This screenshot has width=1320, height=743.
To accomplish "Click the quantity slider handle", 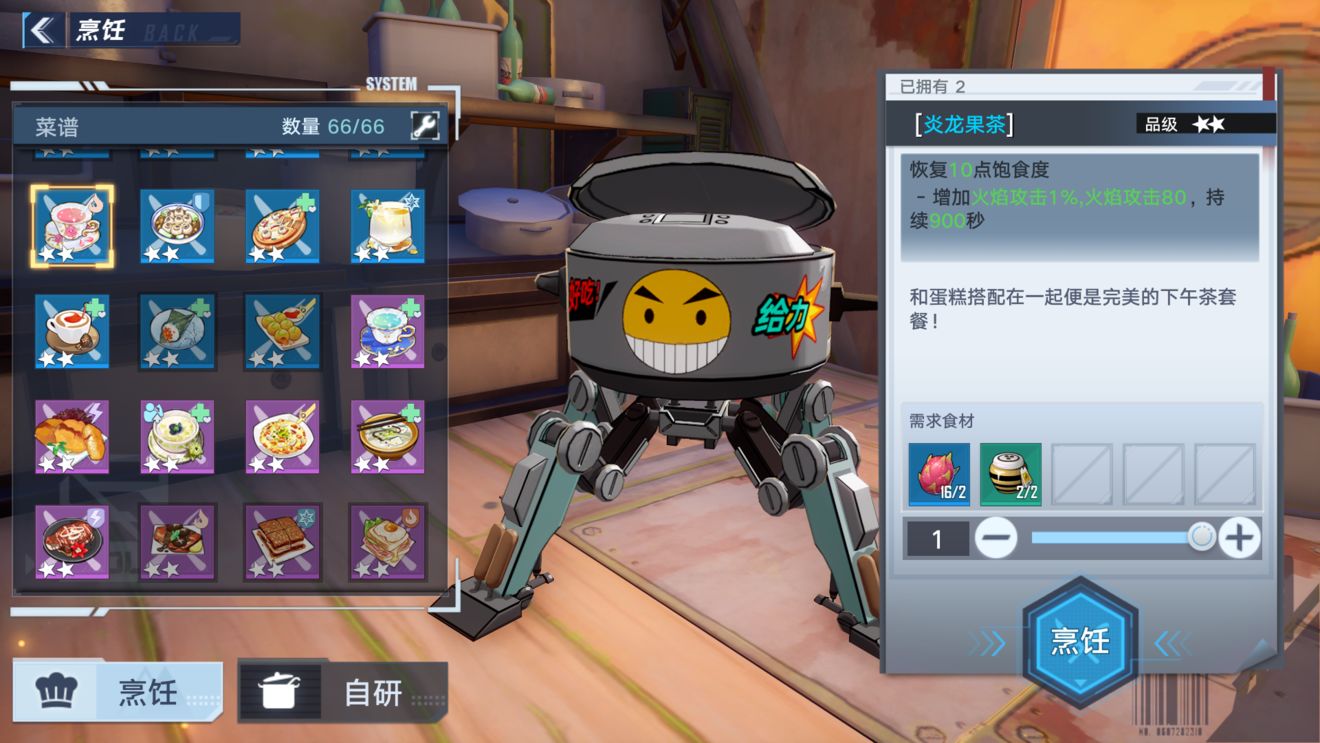I will (1201, 538).
